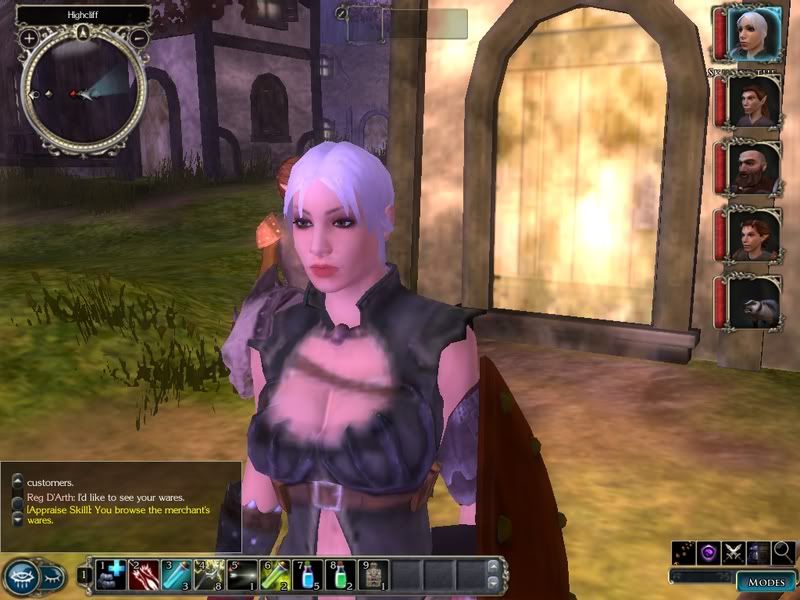Screen dimensions: 800x600
Task: Click the chat log message window
Action: 120,500
